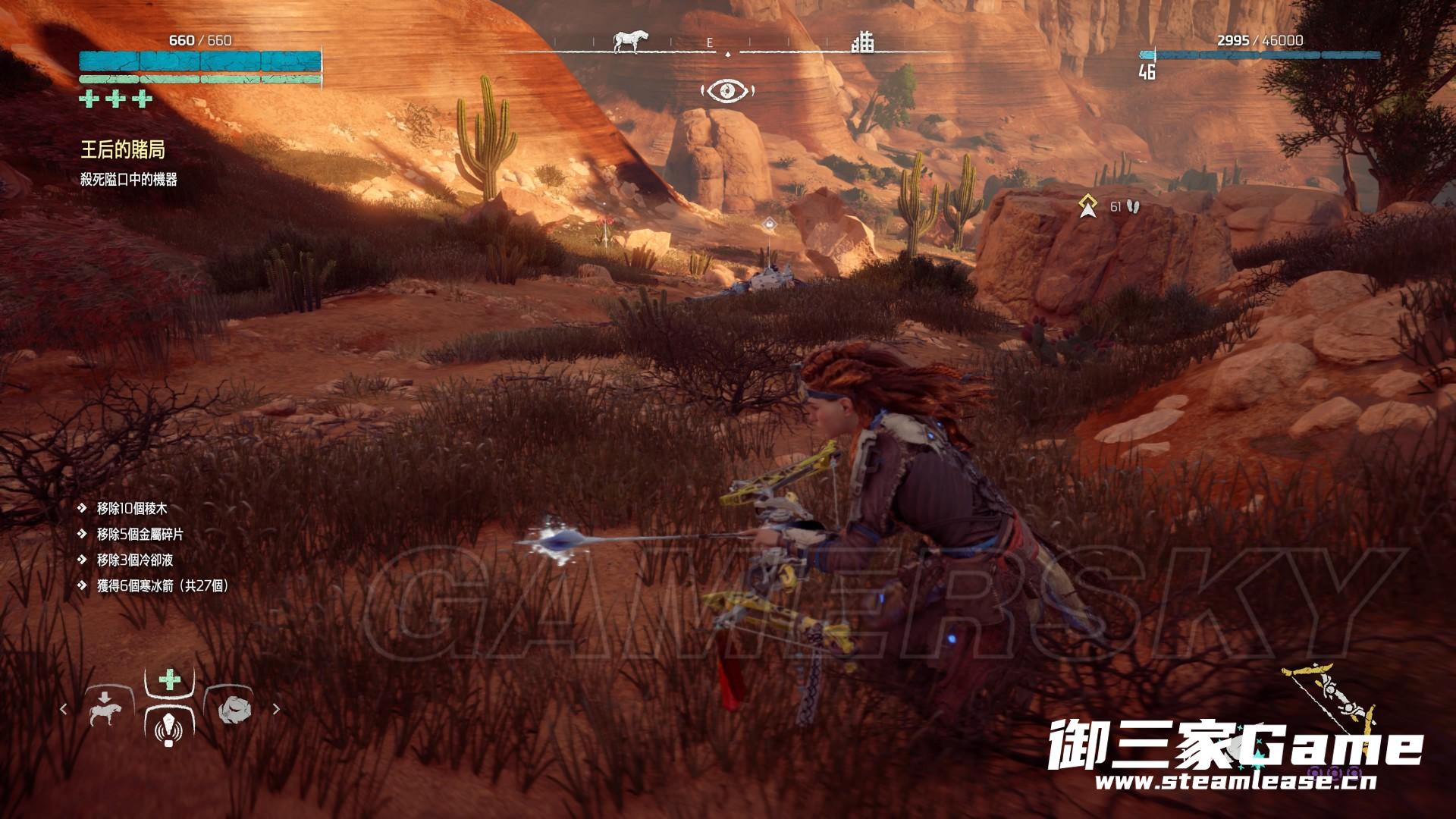This screenshot has height=819, width=1456.
Task: Use the green cross medicine slot
Action: [x=170, y=679]
